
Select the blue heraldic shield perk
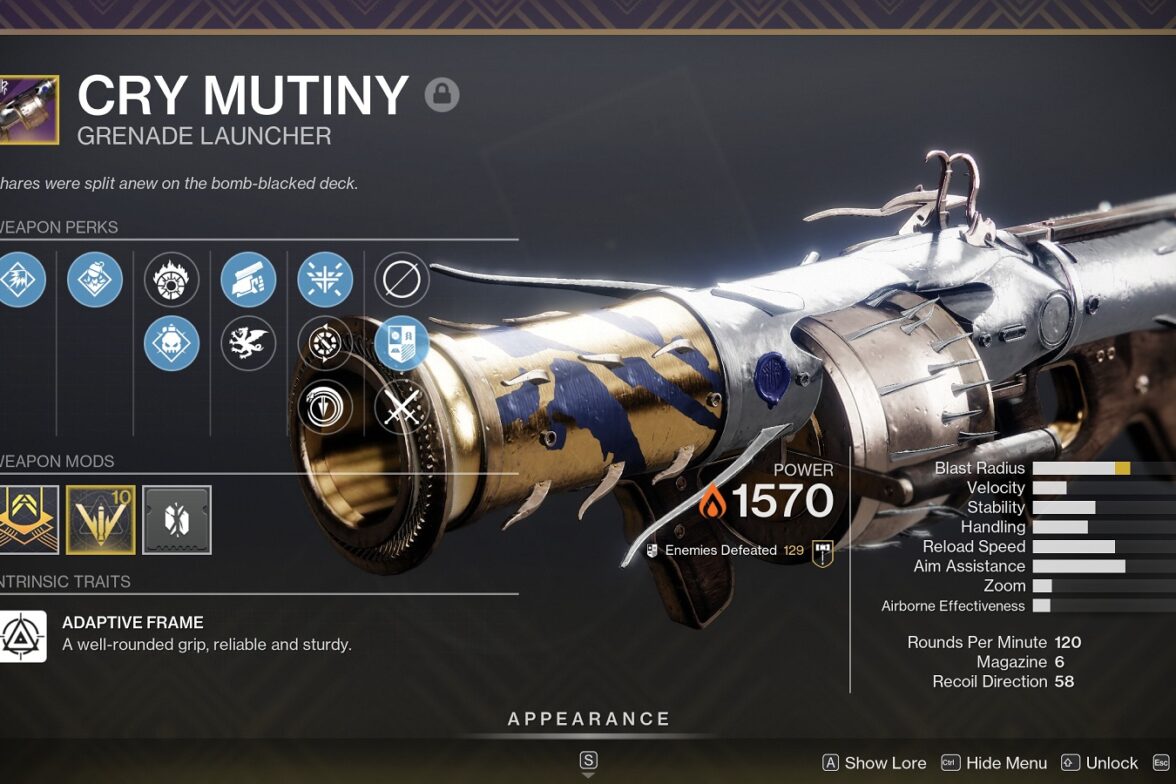coord(402,343)
